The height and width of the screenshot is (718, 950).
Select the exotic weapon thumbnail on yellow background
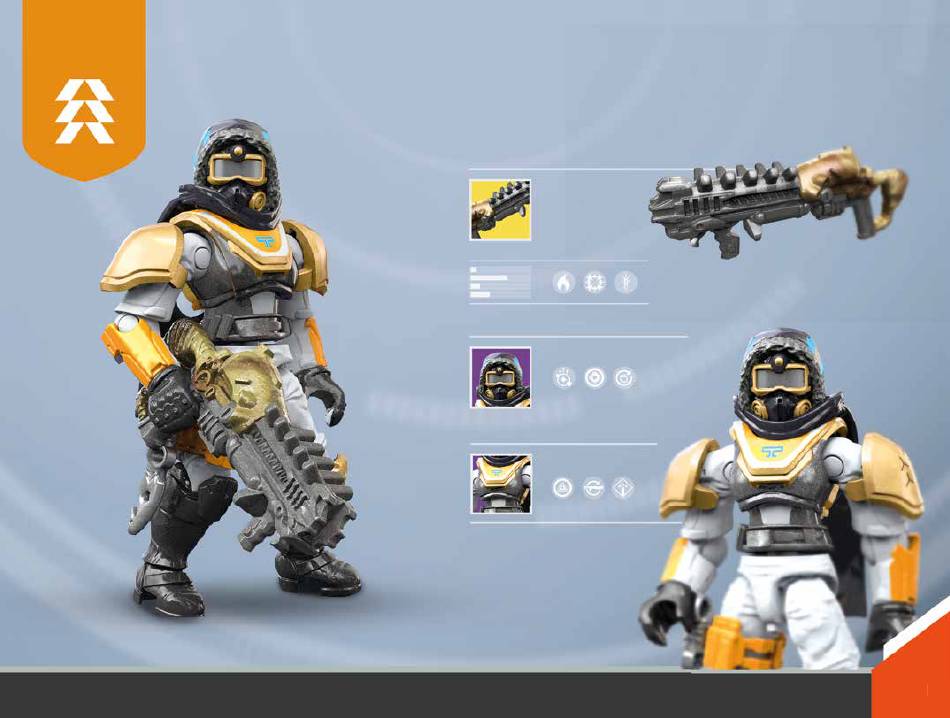tap(500, 210)
